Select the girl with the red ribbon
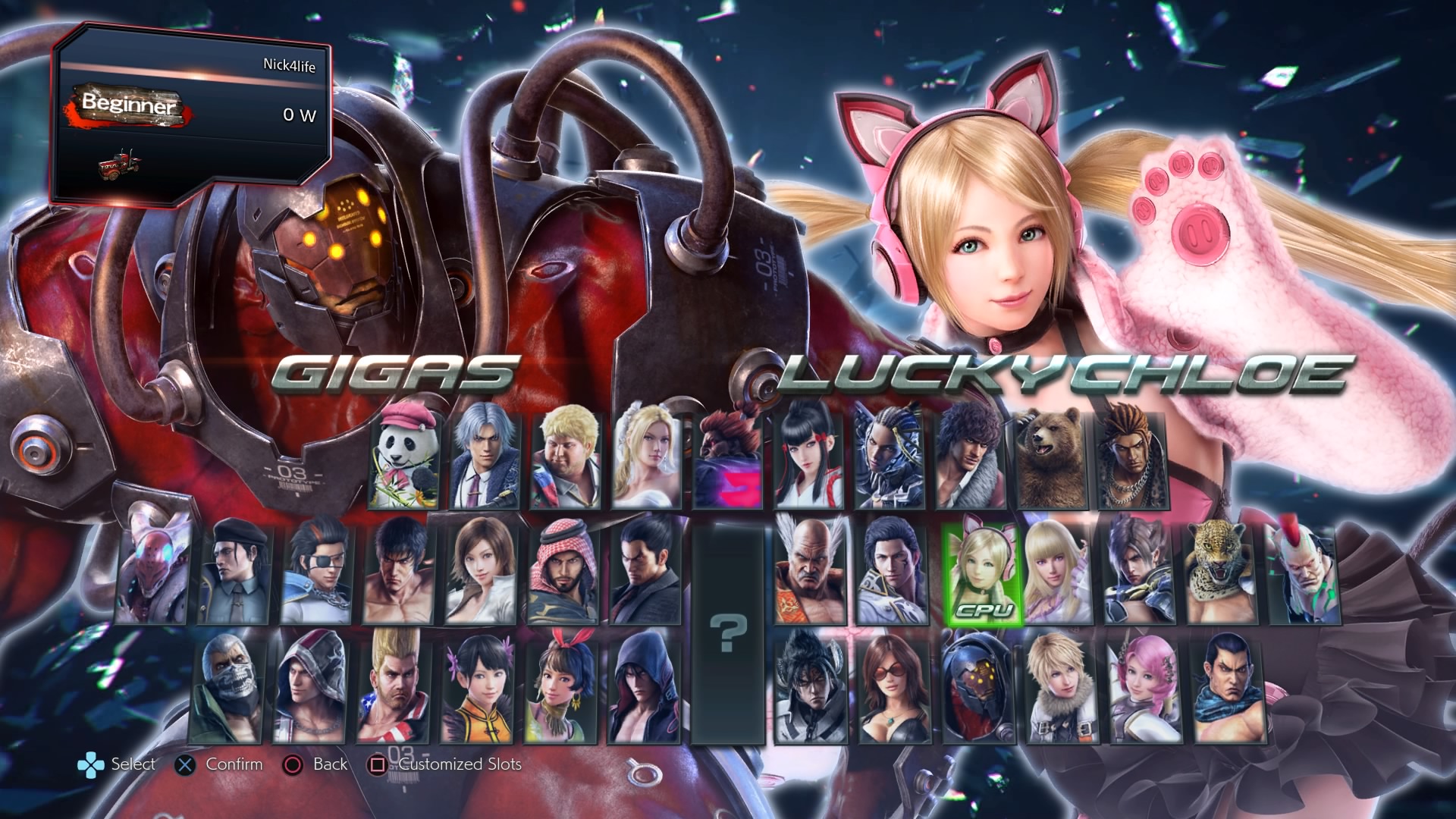The height and width of the screenshot is (819, 1456). pos(561,688)
